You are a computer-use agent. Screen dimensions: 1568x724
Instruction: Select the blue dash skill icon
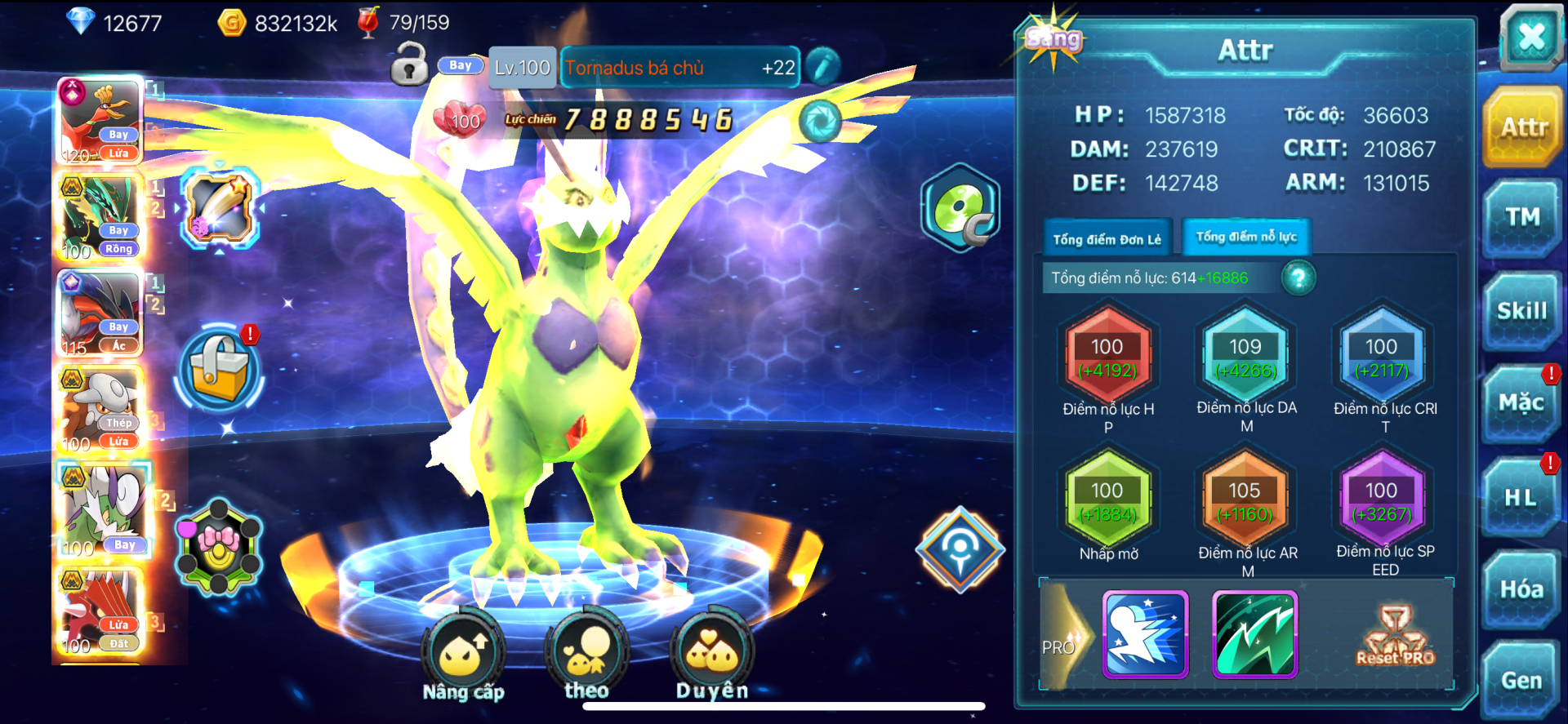click(1145, 635)
